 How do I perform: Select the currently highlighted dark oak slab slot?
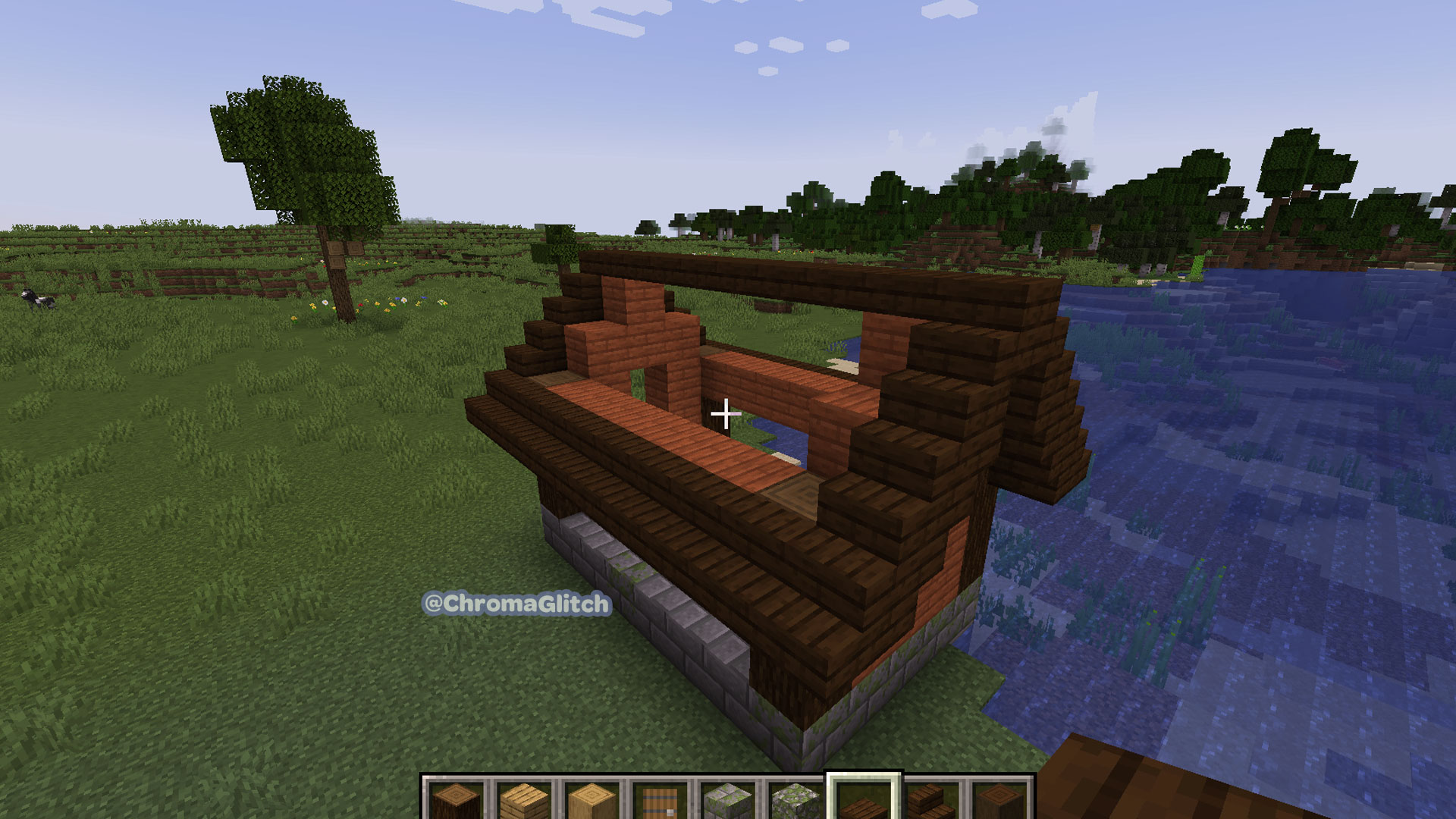tap(865, 802)
